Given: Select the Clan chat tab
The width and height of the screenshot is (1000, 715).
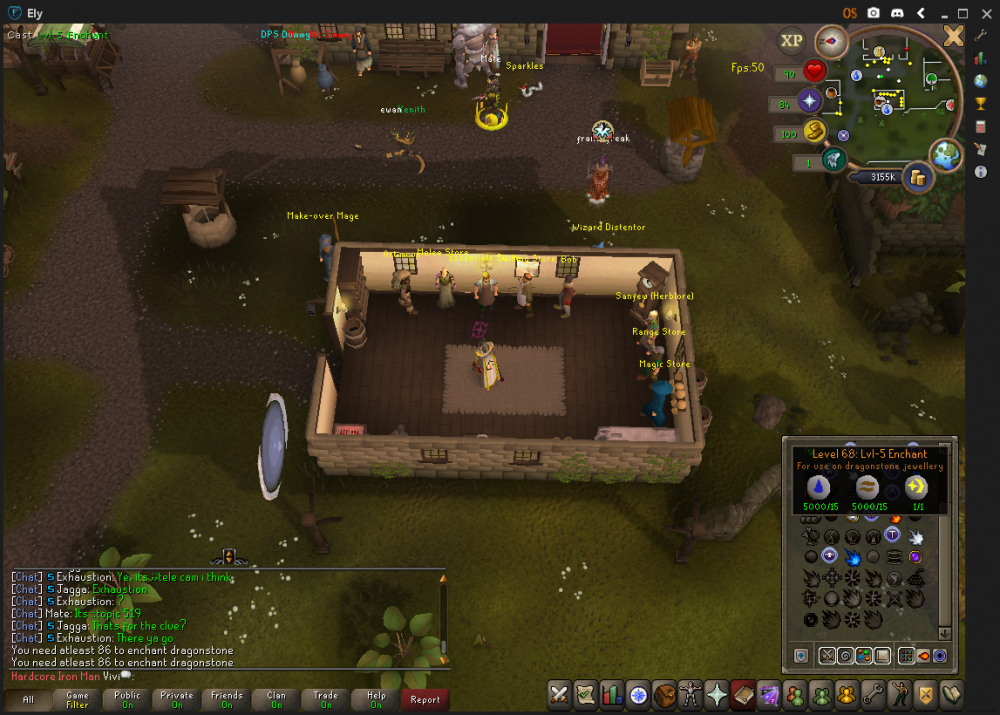Looking at the screenshot, I should tap(276, 699).
